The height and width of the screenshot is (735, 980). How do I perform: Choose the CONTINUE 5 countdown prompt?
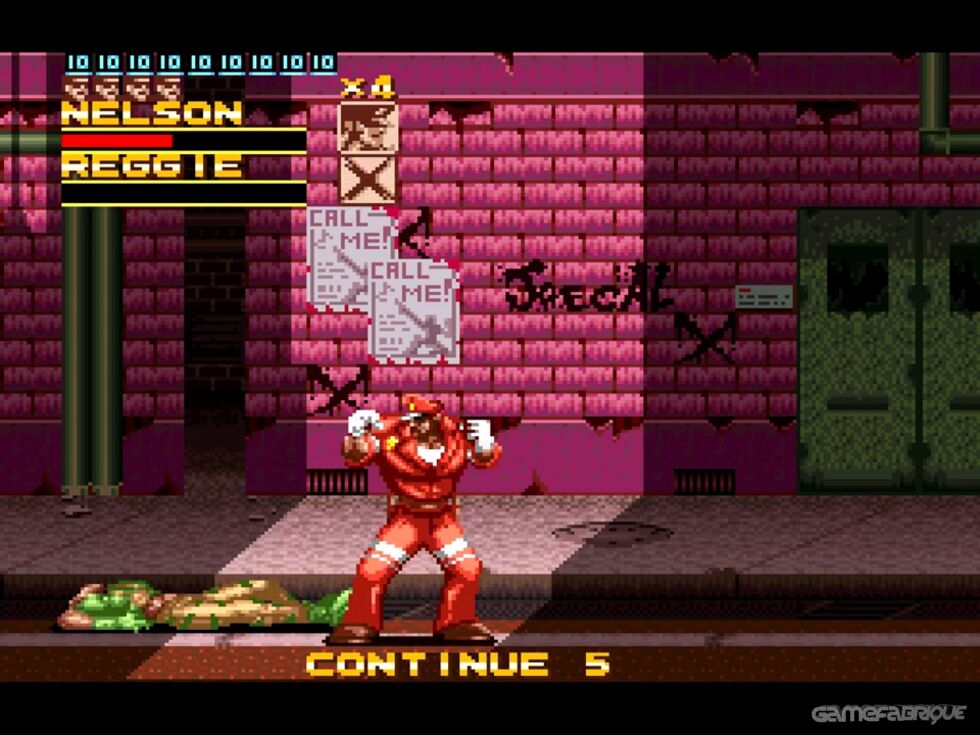pyautogui.click(x=457, y=663)
